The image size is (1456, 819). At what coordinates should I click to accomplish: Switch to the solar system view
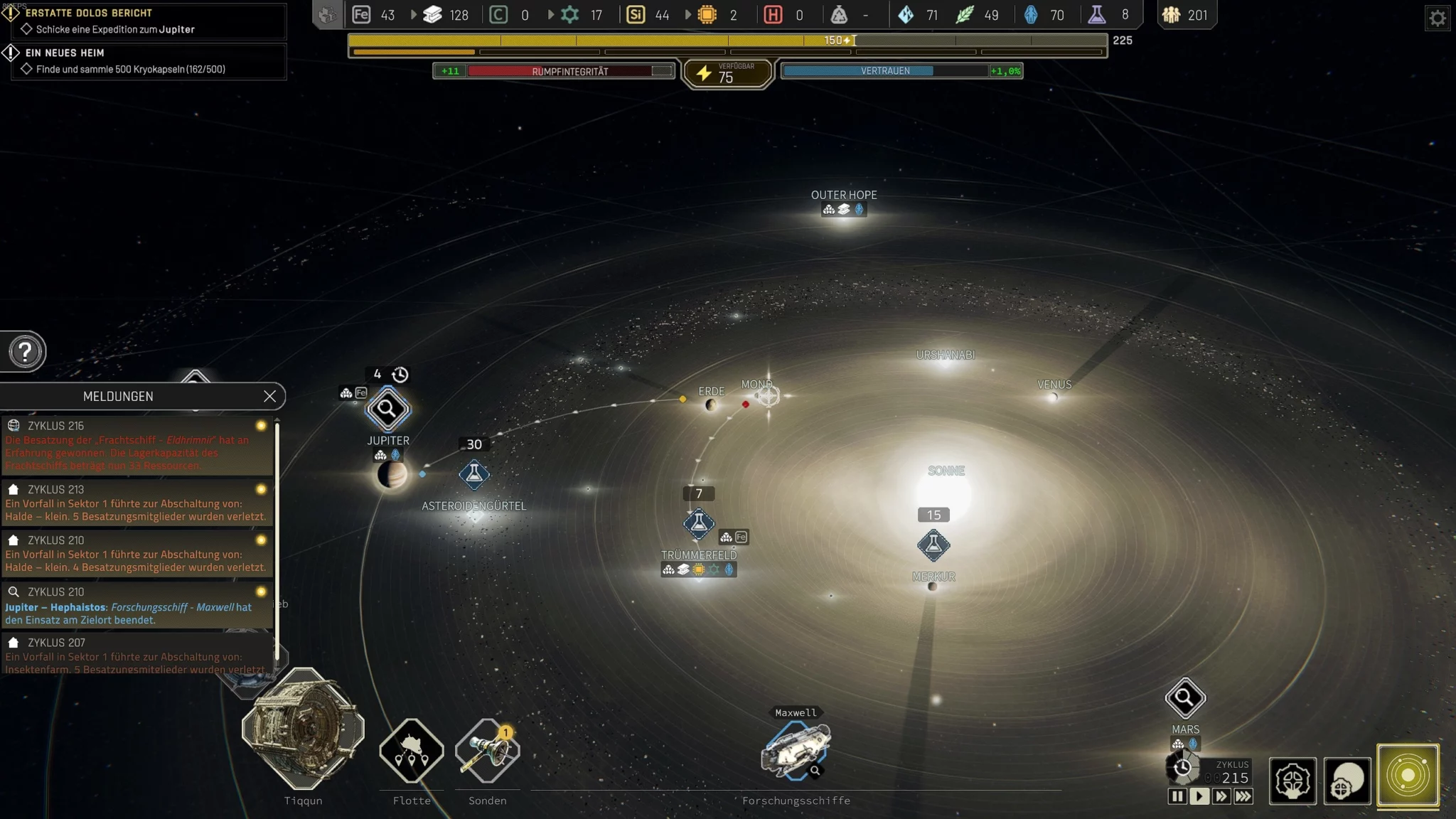[x=1408, y=776]
